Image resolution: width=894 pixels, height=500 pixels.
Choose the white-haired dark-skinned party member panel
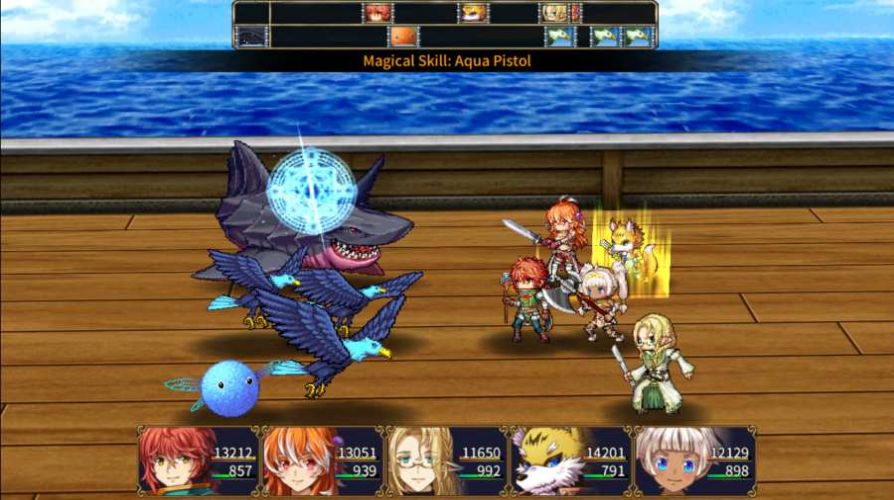click(694, 461)
